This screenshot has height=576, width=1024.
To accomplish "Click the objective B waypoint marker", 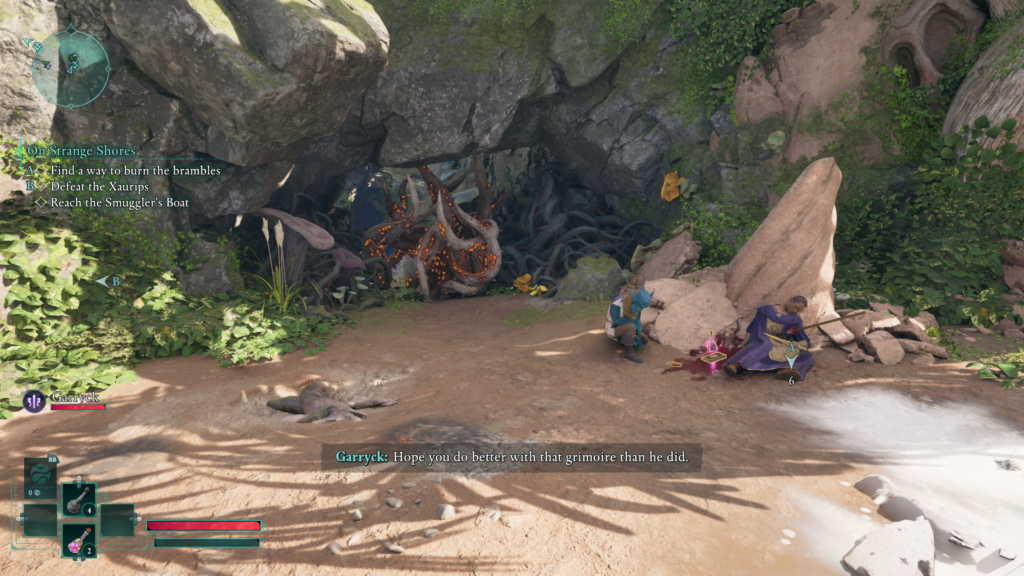I will point(110,282).
